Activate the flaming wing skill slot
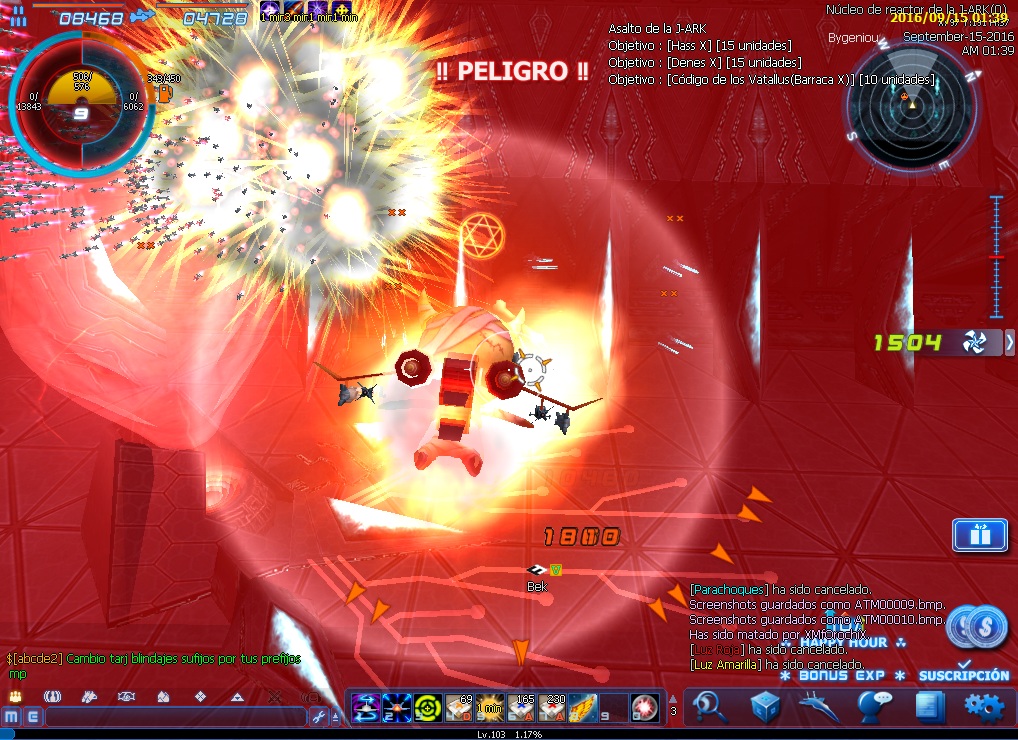The width and height of the screenshot is (1018, 740). click(x=583, y=707)
